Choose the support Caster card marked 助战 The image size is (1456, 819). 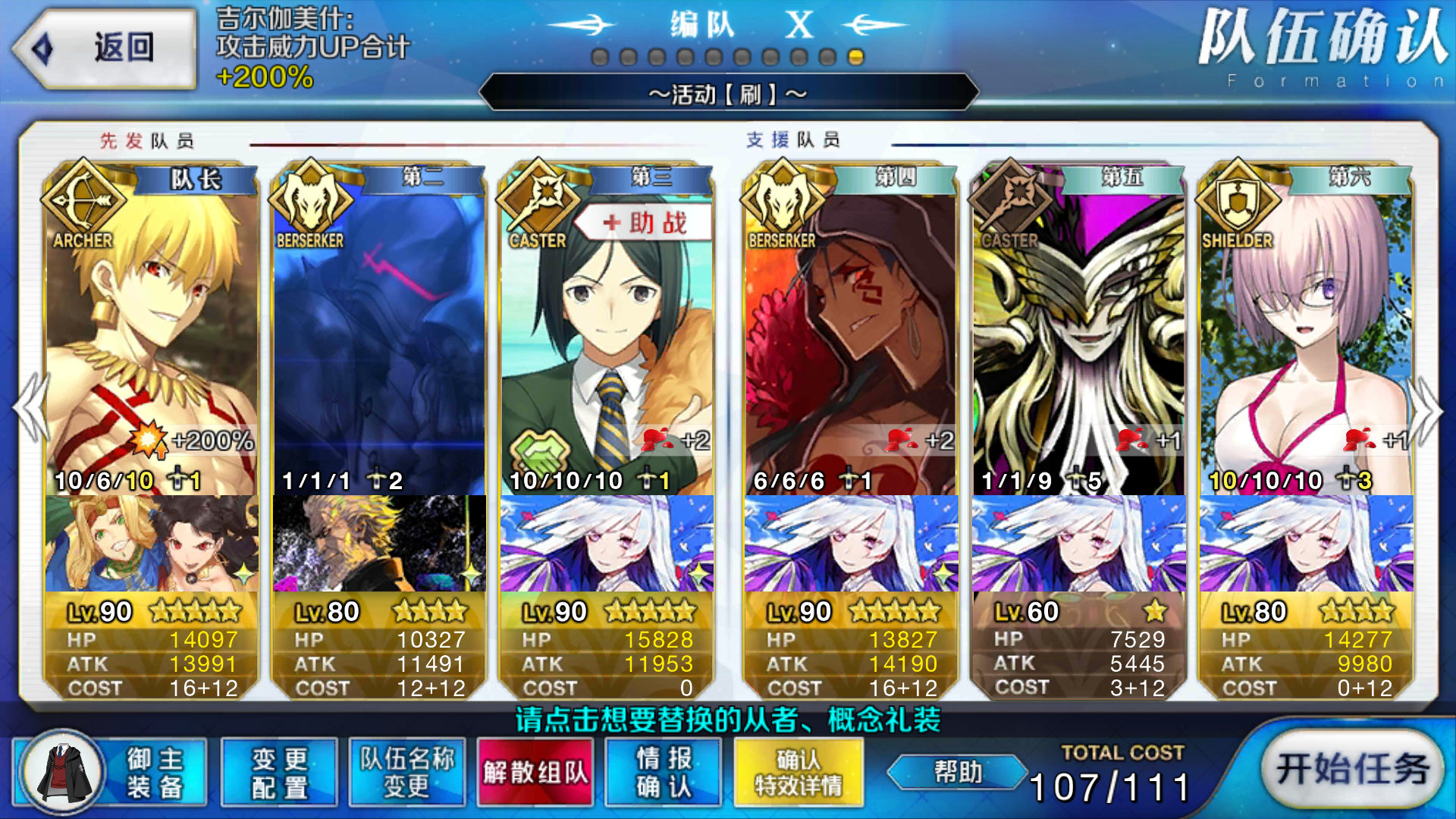607,341
